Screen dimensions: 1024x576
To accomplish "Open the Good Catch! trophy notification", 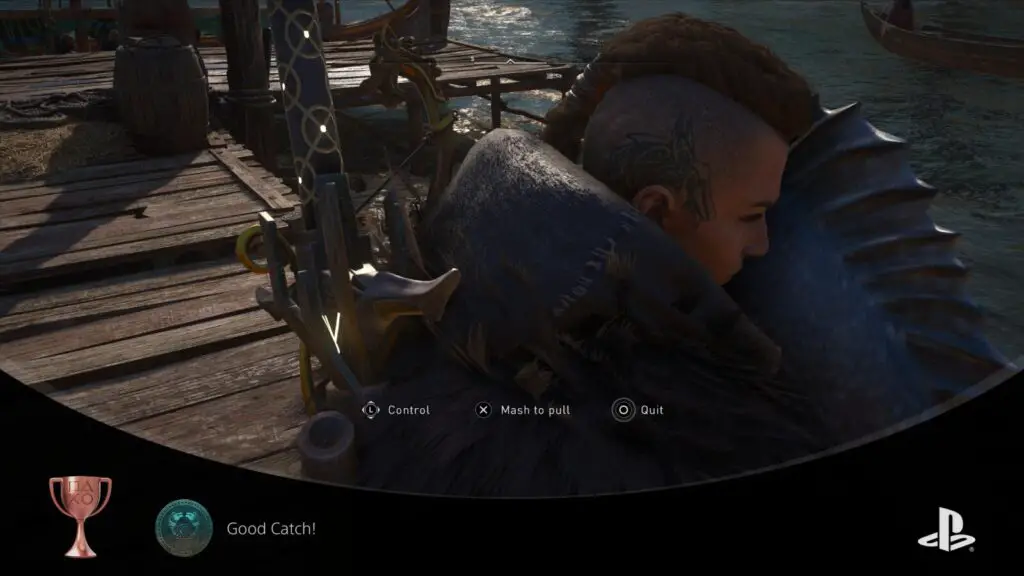I will [x=270, y=528].
